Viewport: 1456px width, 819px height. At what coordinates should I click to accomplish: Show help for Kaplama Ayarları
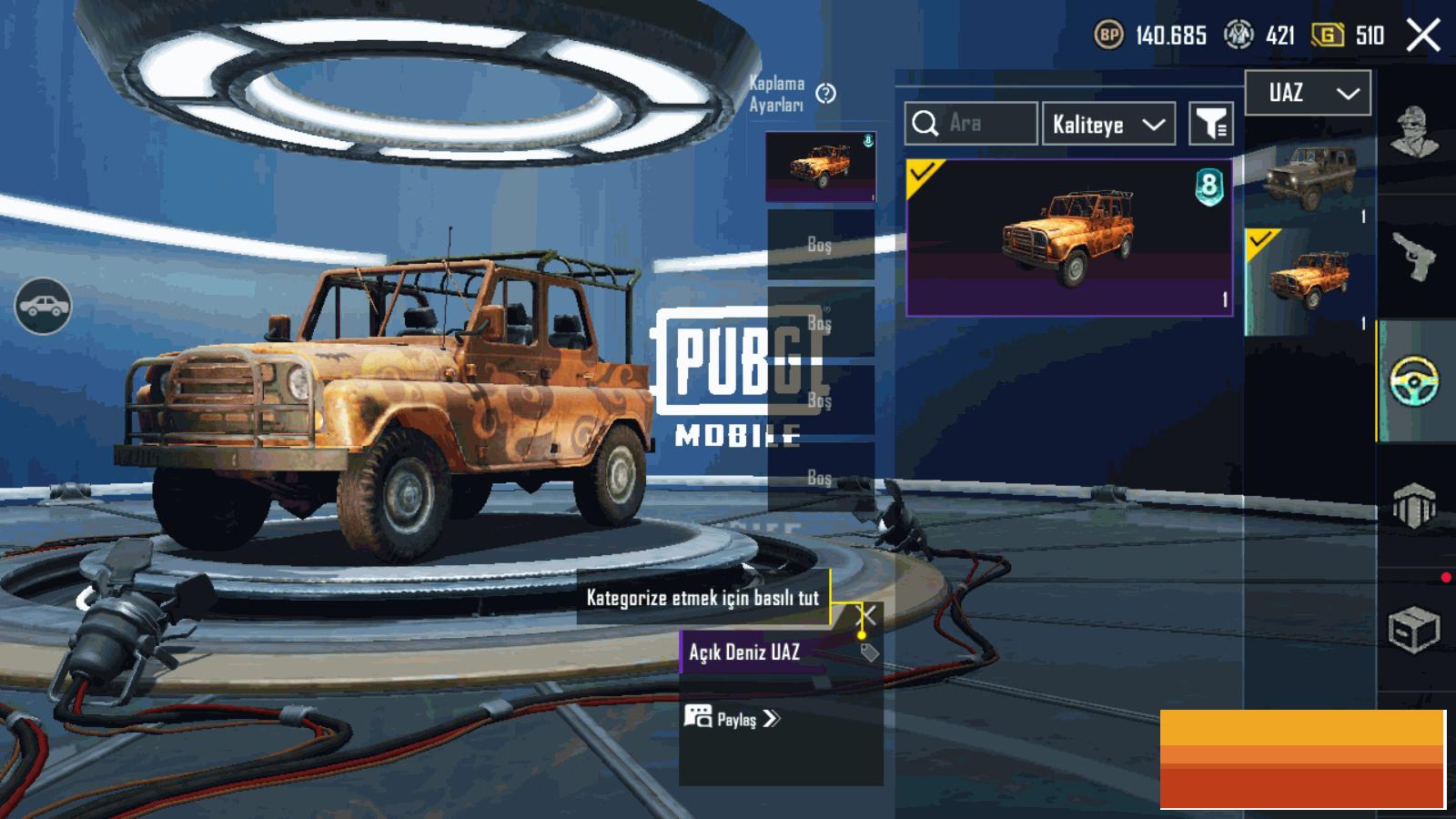[x=825, y=94]
